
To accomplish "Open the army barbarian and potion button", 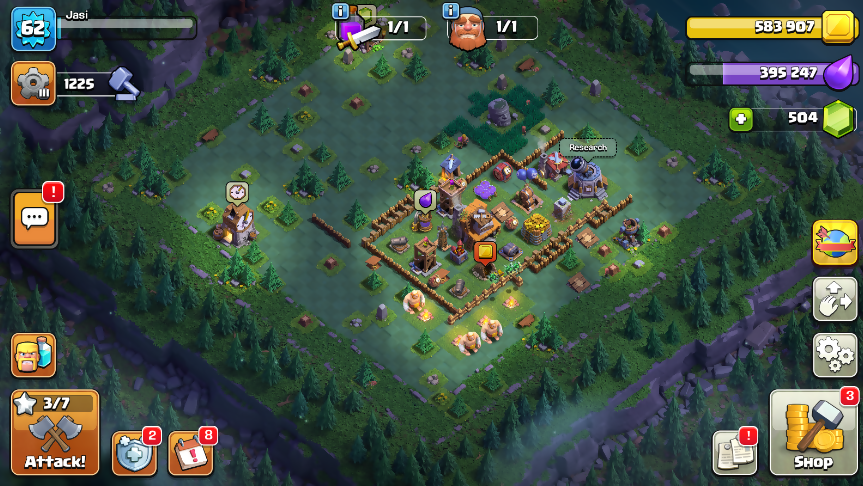I will (33, 355).
